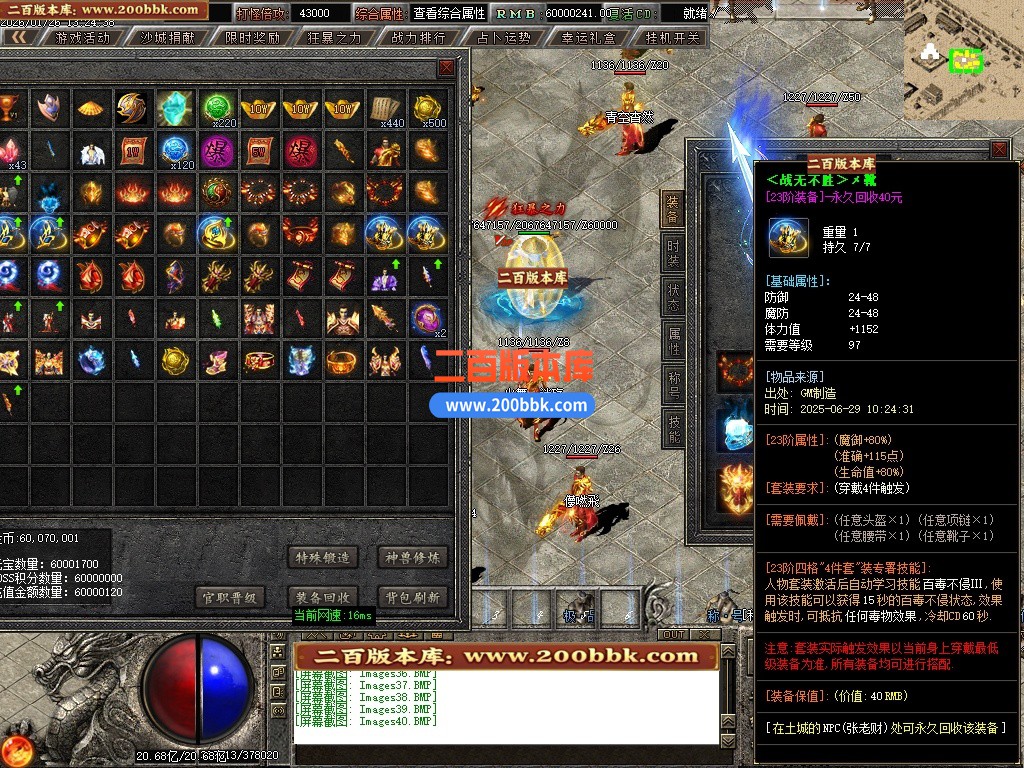This screenshot has width=1024, height=768.
Task: Open the 幸运礼盒 lucky gift box
Action: click(x=588, y=38)
